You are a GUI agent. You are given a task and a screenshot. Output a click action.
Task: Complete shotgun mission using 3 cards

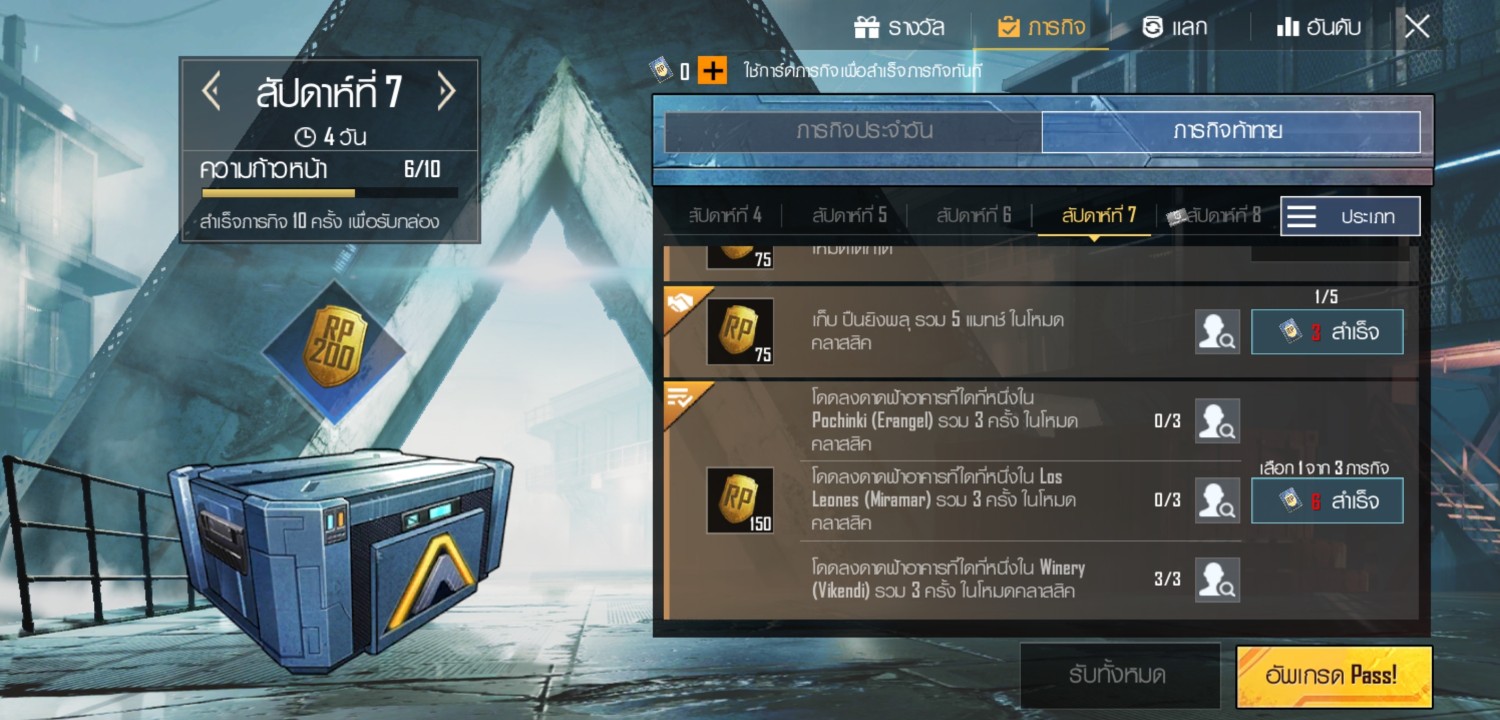1327,332
